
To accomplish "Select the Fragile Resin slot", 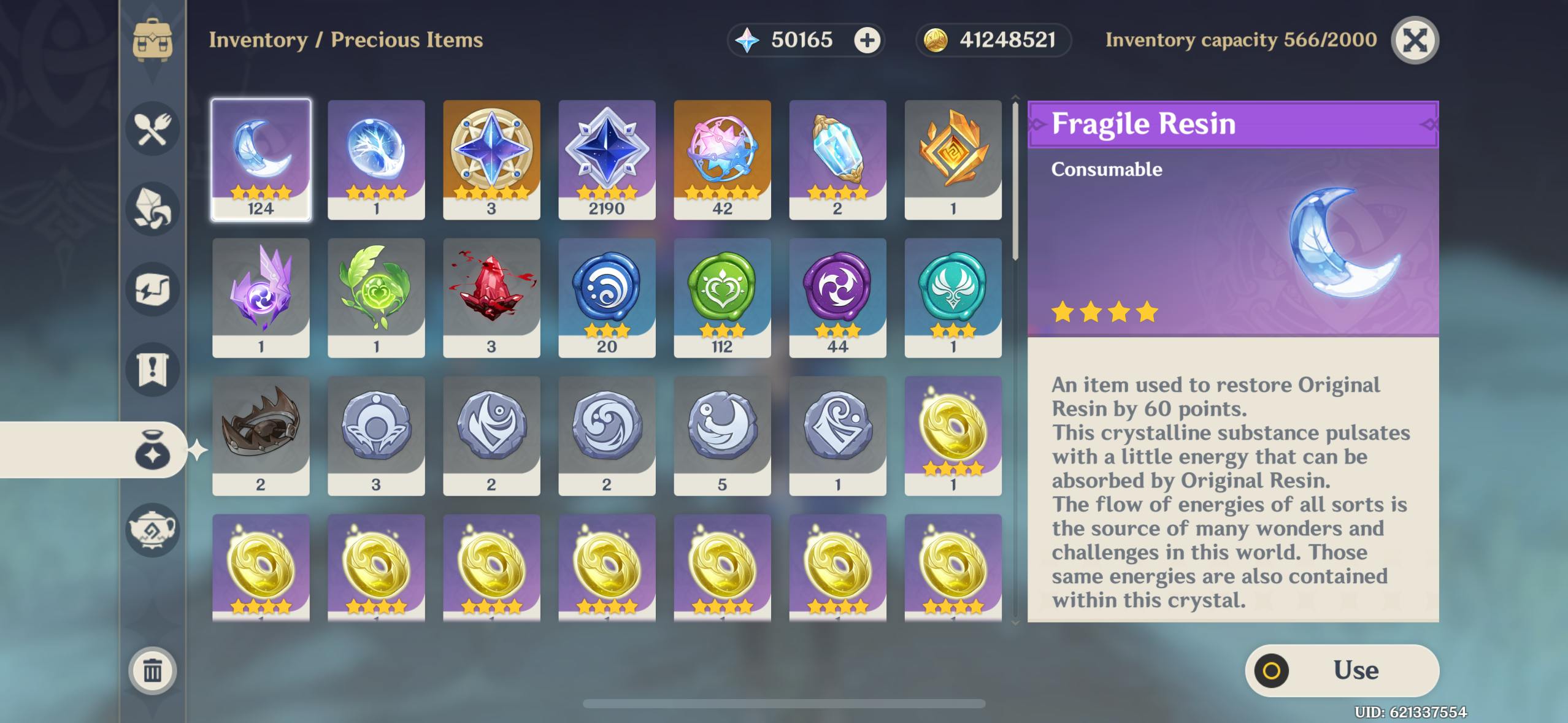I will [x=261, y=159].
